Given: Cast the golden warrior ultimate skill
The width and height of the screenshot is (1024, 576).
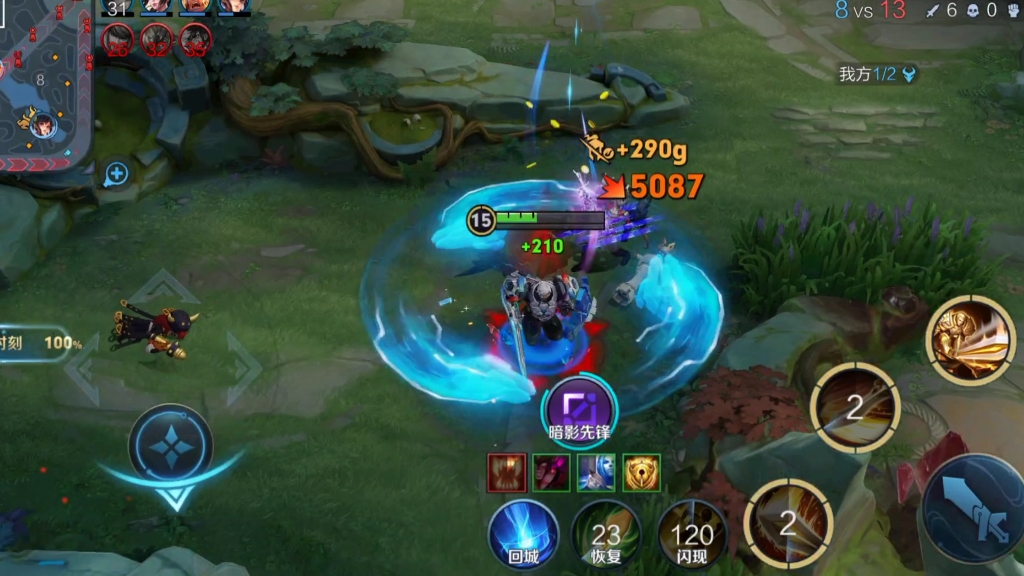Looking at the screenshot, I should coord(970,340).
